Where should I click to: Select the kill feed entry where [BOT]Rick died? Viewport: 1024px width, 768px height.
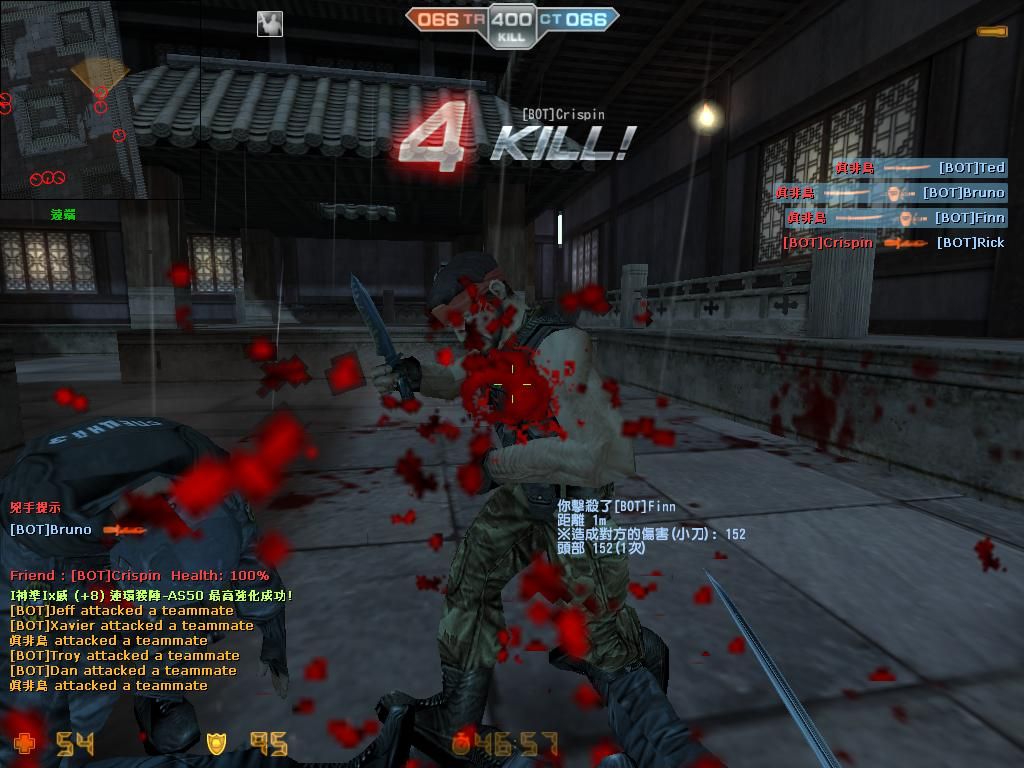tap(893, 242)
